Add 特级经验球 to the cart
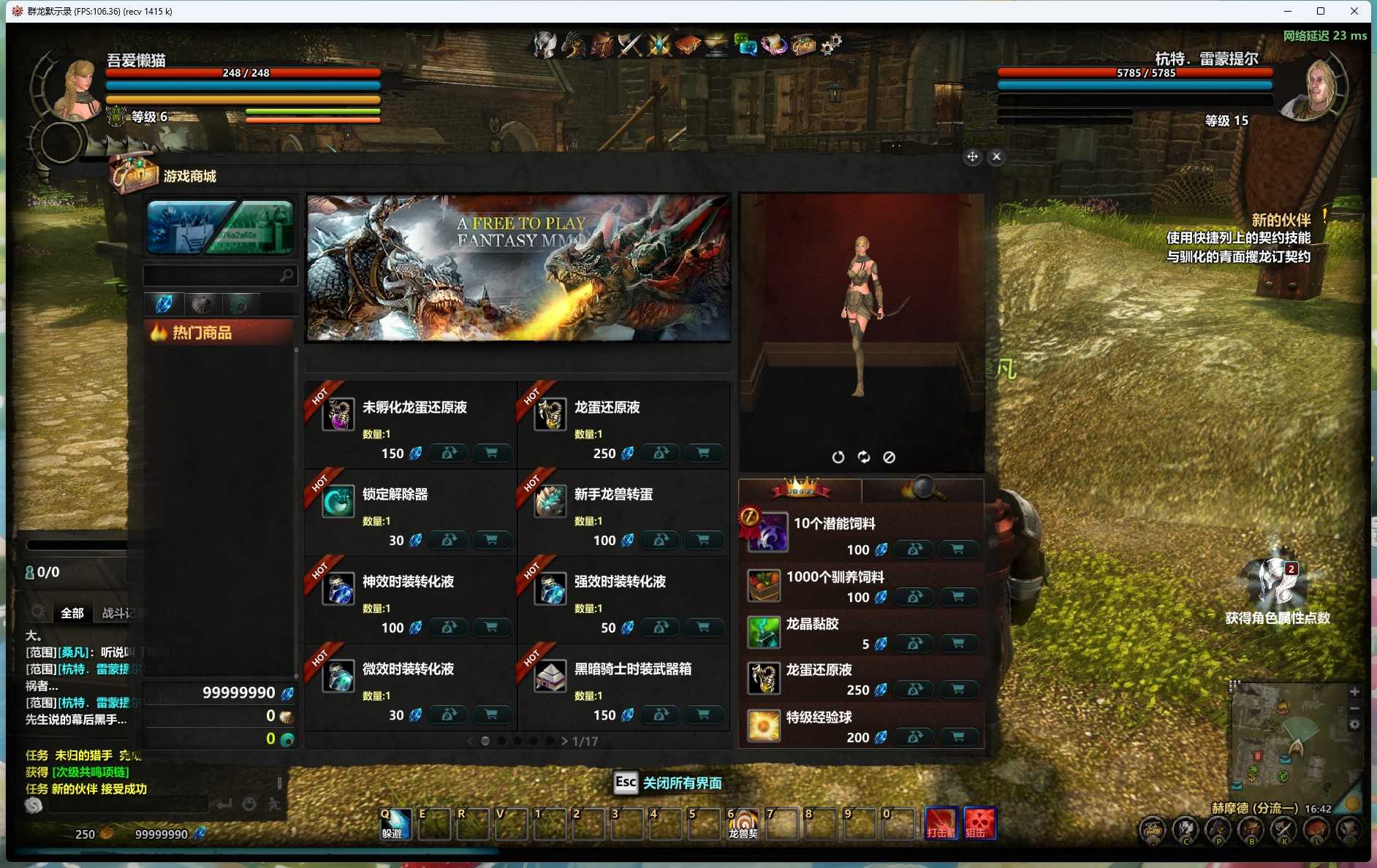1377x868 pixels. click(x=957, y=737)
